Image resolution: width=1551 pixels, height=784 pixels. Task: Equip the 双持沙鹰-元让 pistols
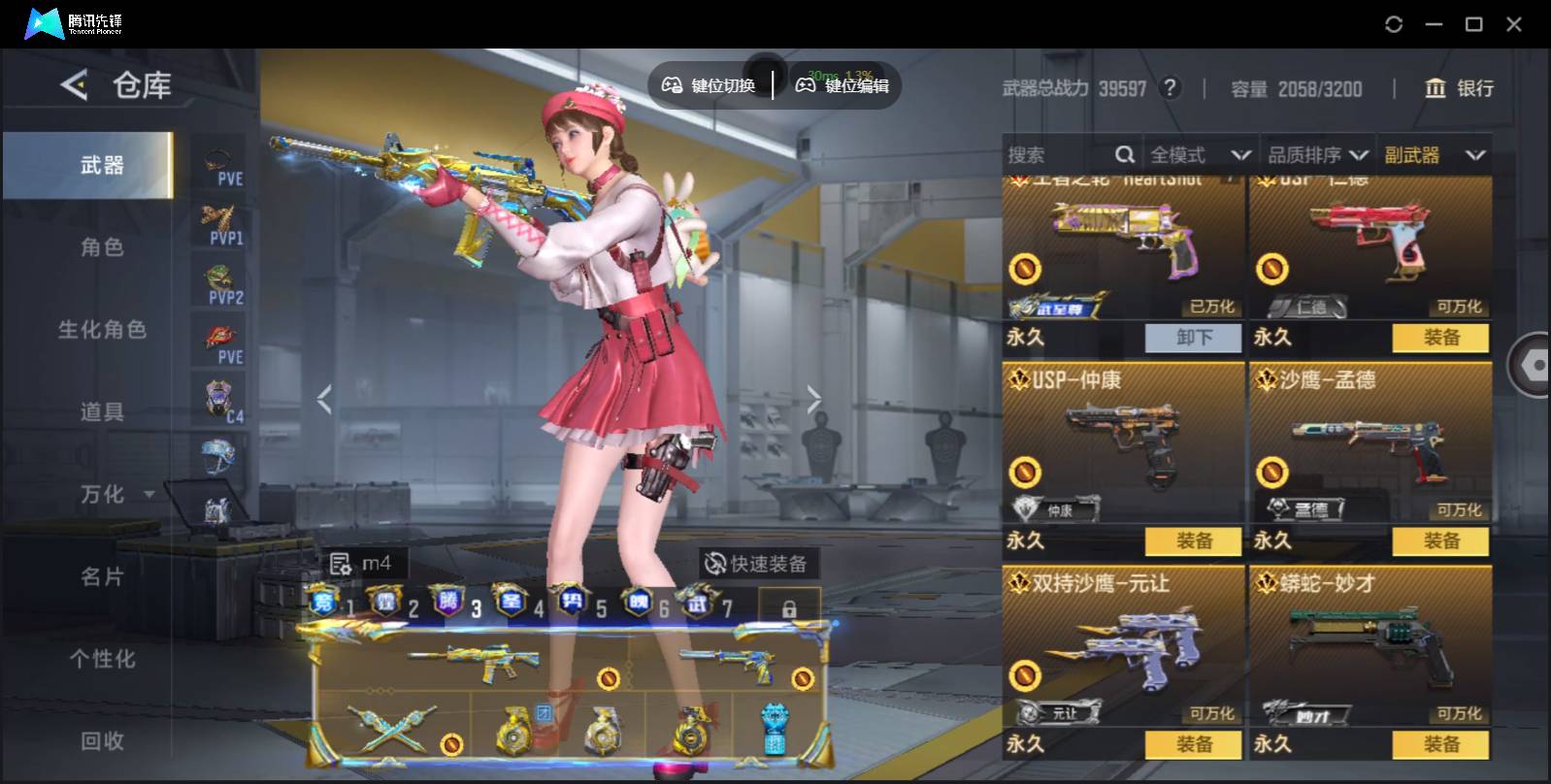1193,744
